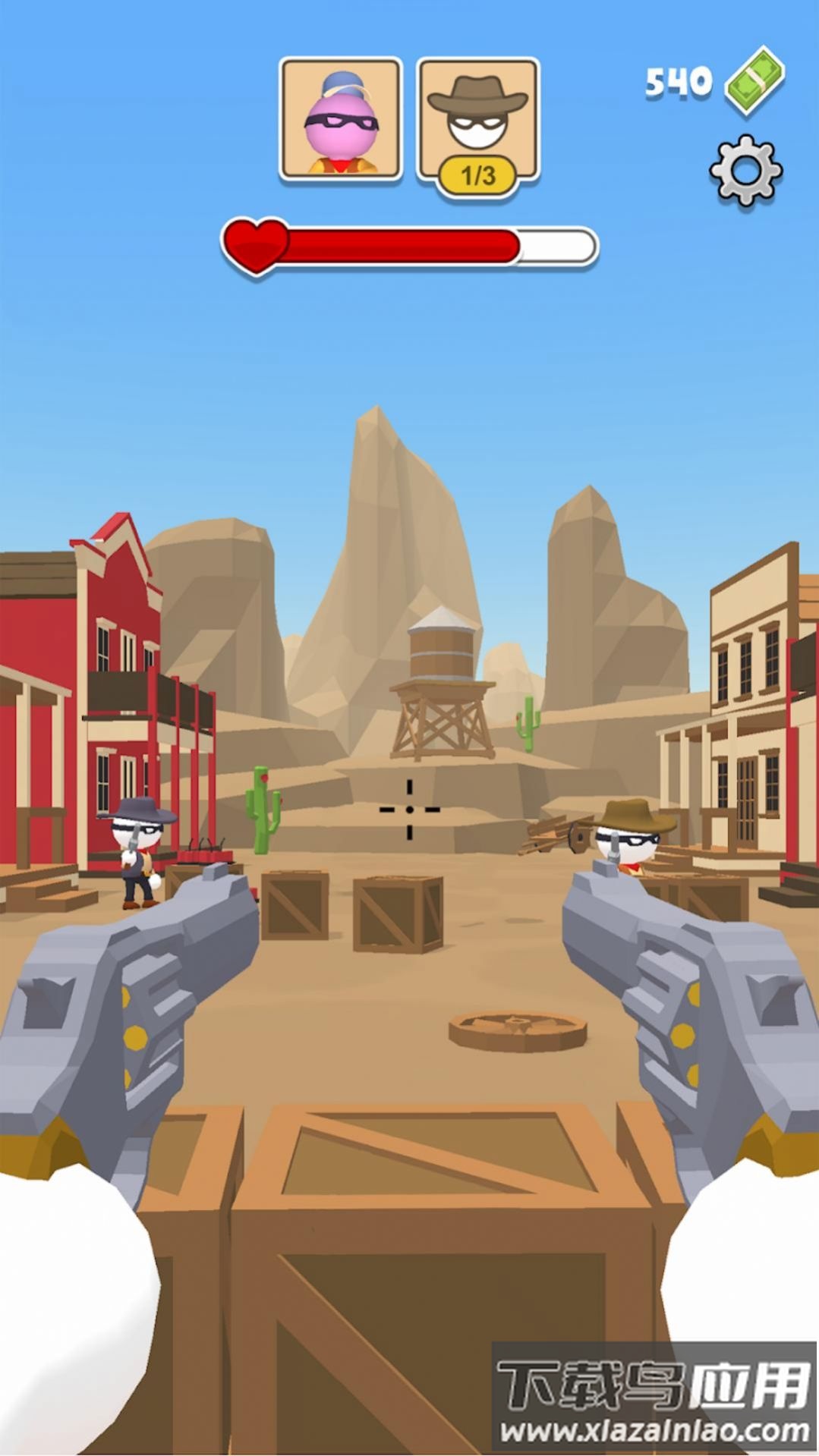Click the green cash currency icon
819x1456 pixels.
(755, 80)
